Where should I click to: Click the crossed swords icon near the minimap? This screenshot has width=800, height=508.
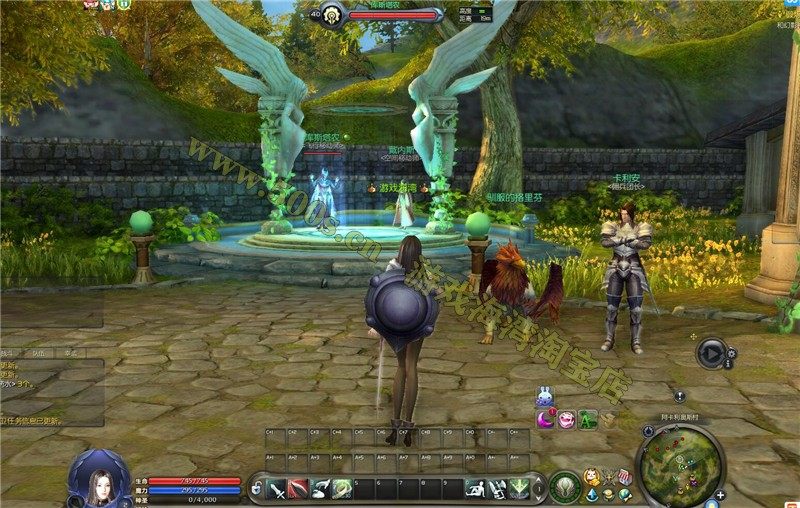[609, 478]
